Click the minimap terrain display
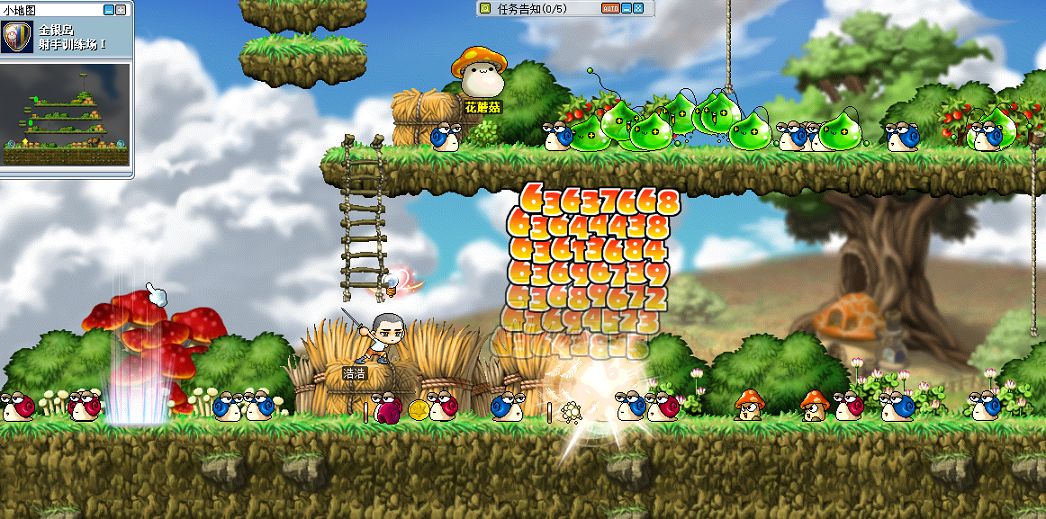 67,118
